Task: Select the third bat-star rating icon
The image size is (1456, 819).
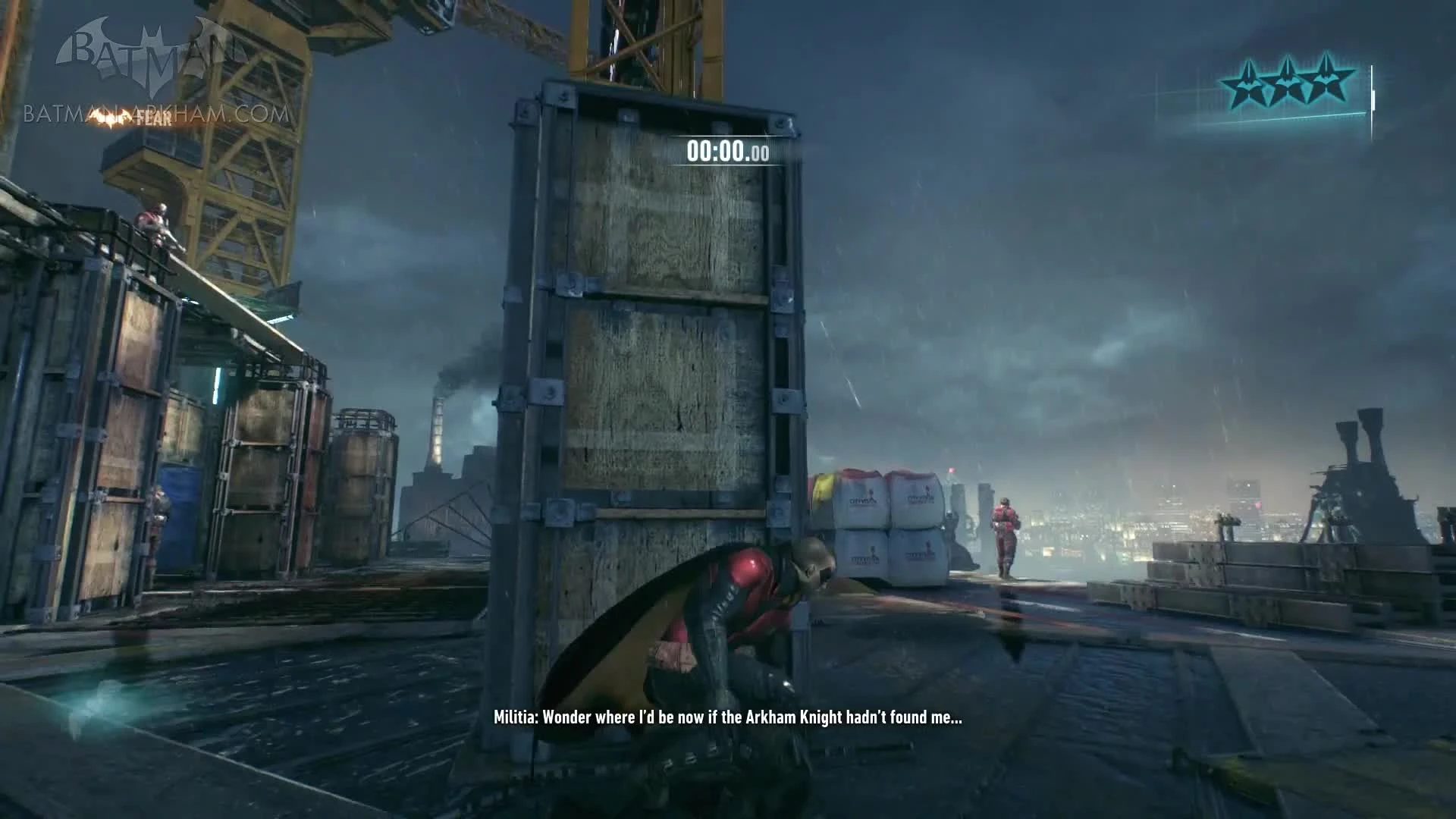Action: tap(1327, 82)
